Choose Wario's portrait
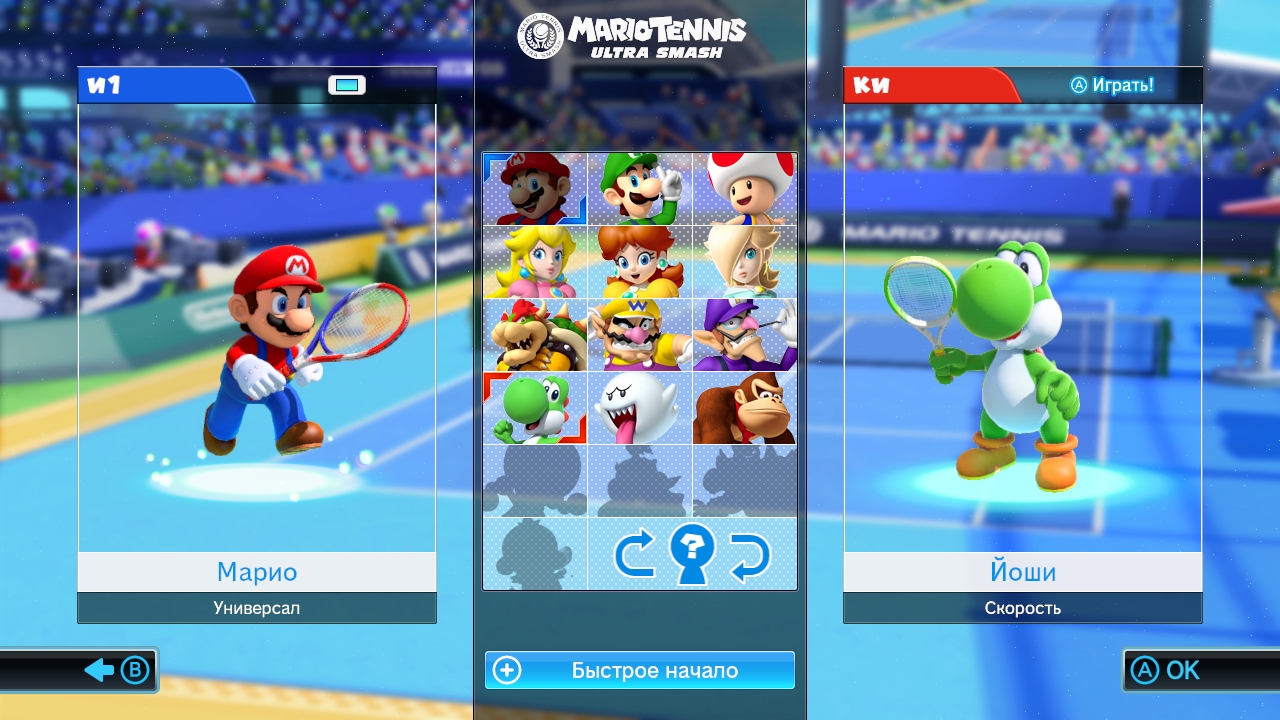Image resolution: width=1280 pixels, height=720 pixels. pyautogui.click(x=640, y=335)
